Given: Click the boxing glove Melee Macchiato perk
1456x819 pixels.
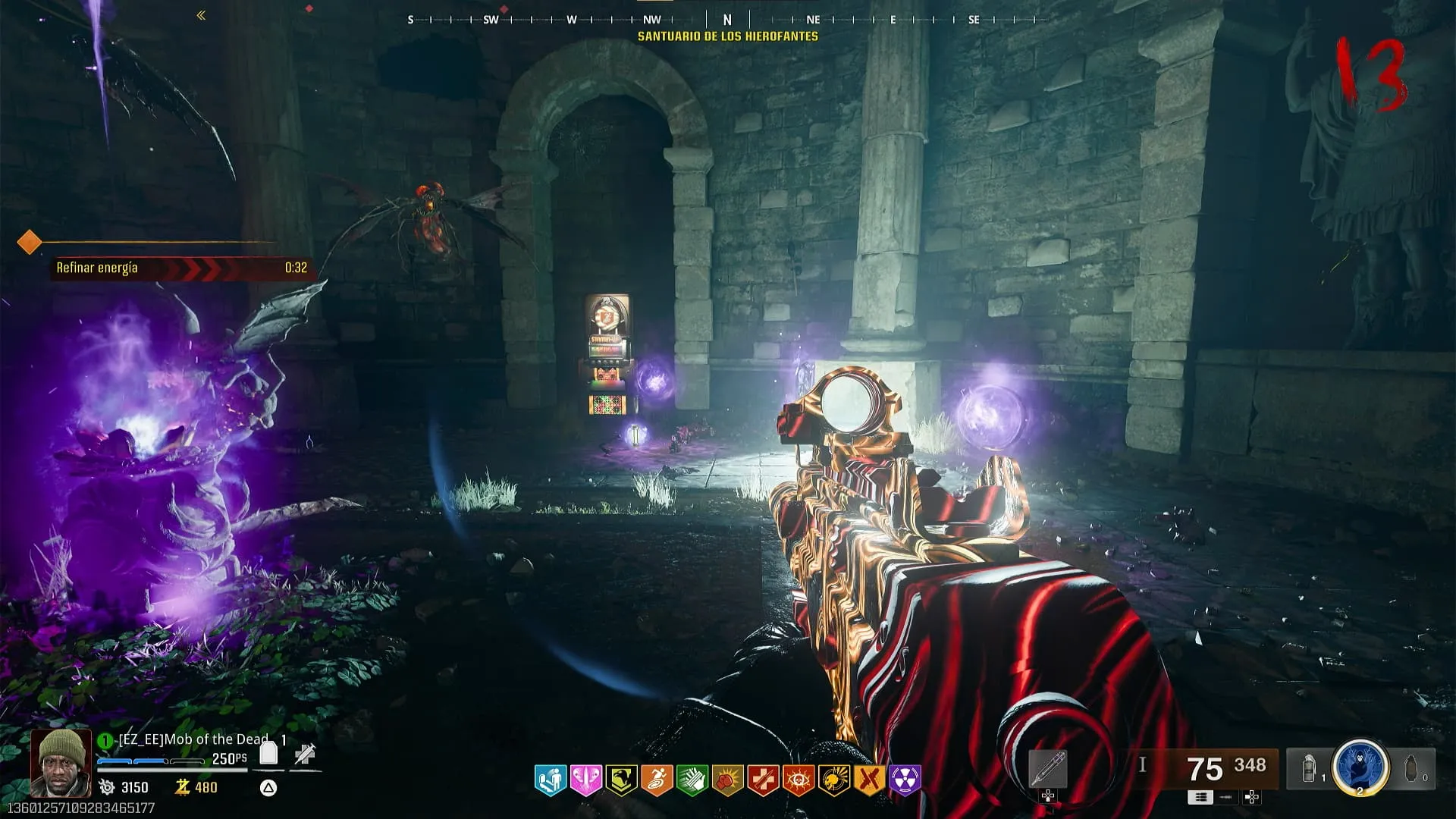Looking at the screenshot, I should pos(727,779).
